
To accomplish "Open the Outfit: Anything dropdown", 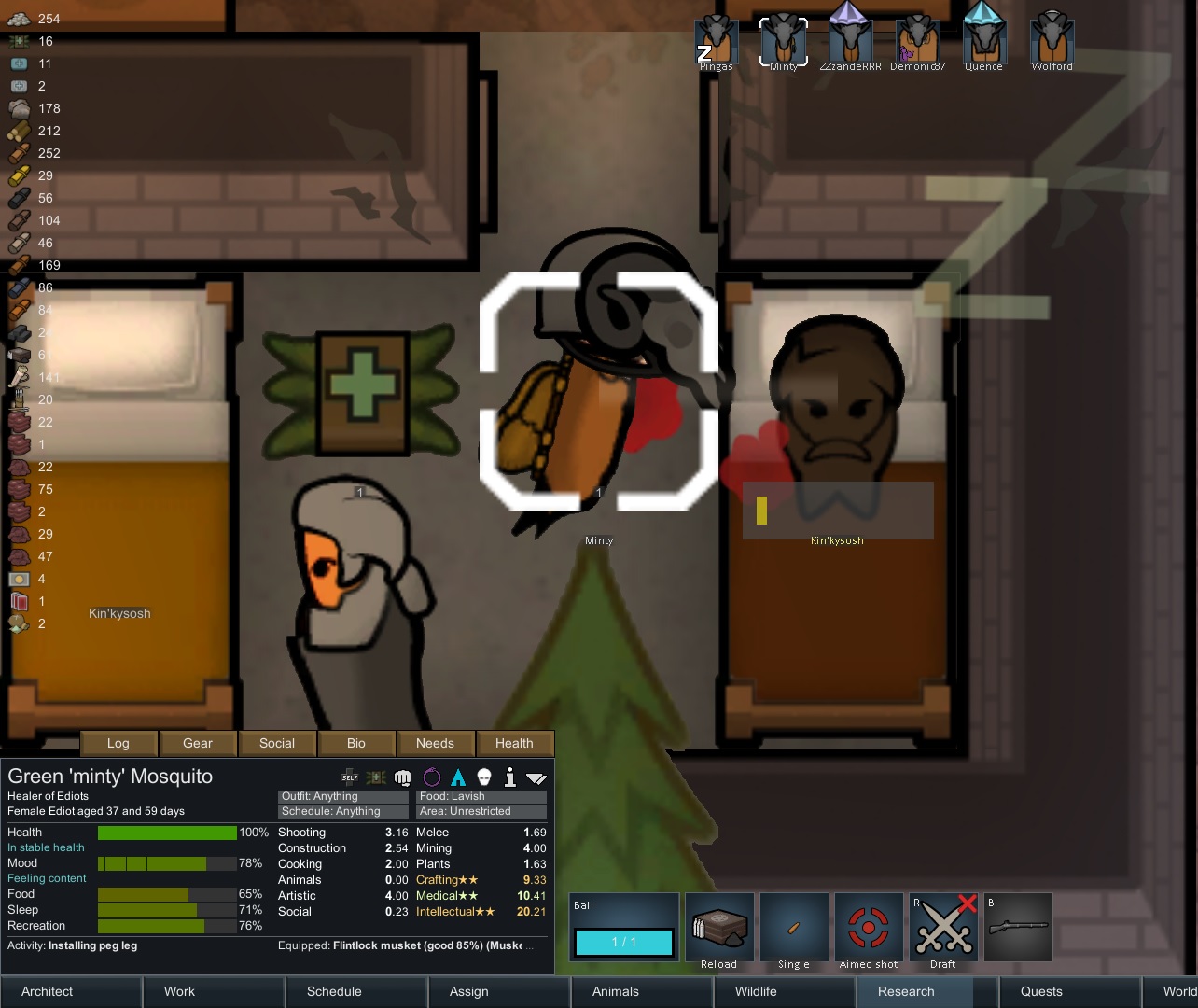I will (x=342, y=796).
